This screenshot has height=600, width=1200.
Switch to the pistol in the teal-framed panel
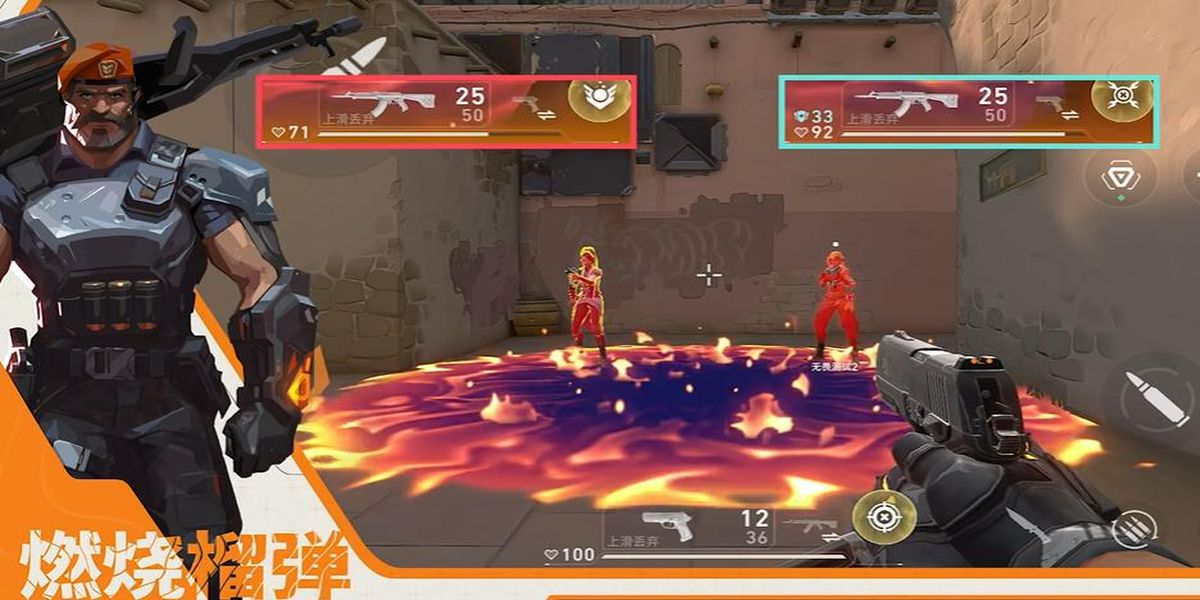[x=1050, y=104]
